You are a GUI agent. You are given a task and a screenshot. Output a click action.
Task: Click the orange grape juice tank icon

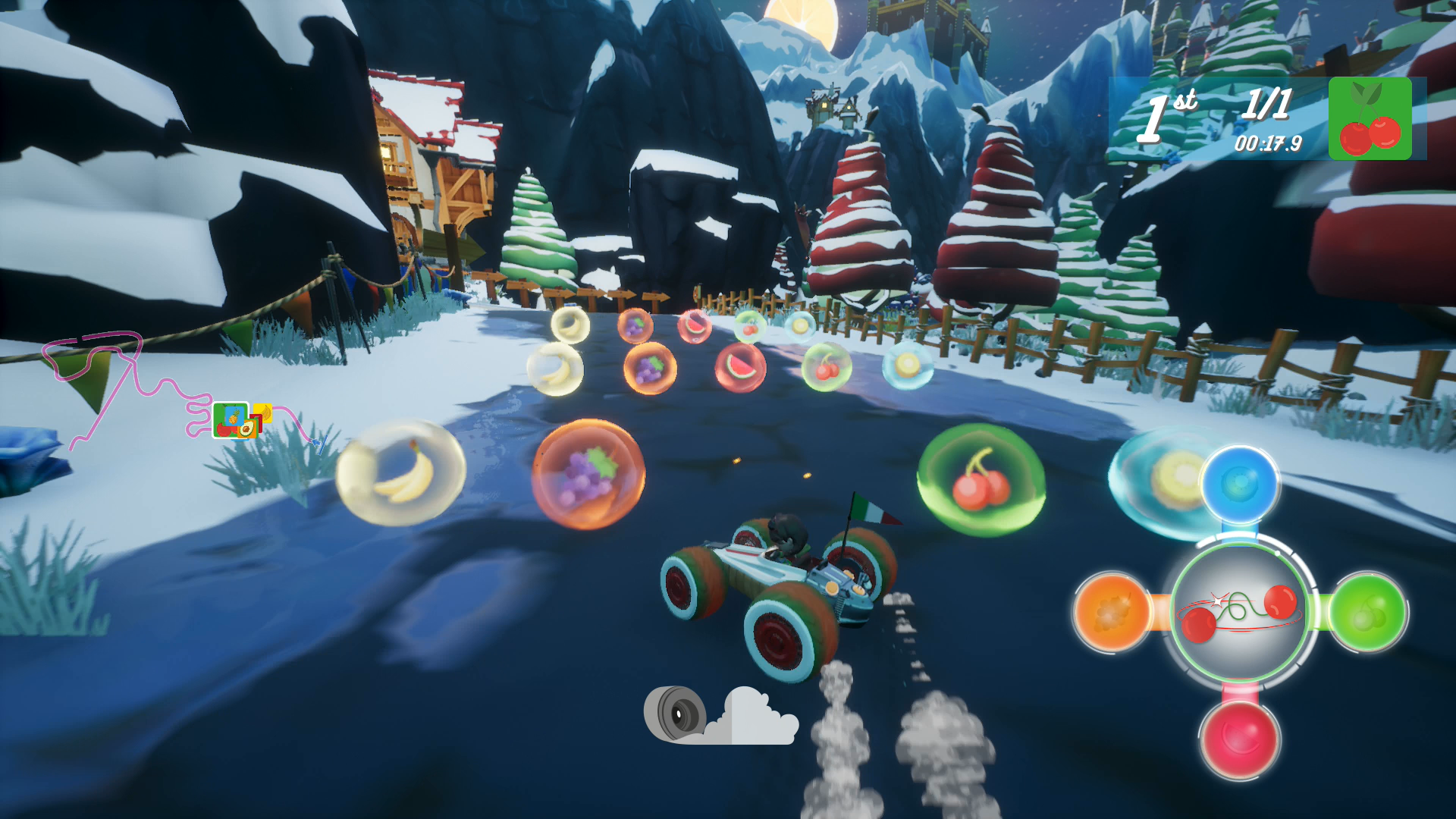click(x=1111, y=613)
